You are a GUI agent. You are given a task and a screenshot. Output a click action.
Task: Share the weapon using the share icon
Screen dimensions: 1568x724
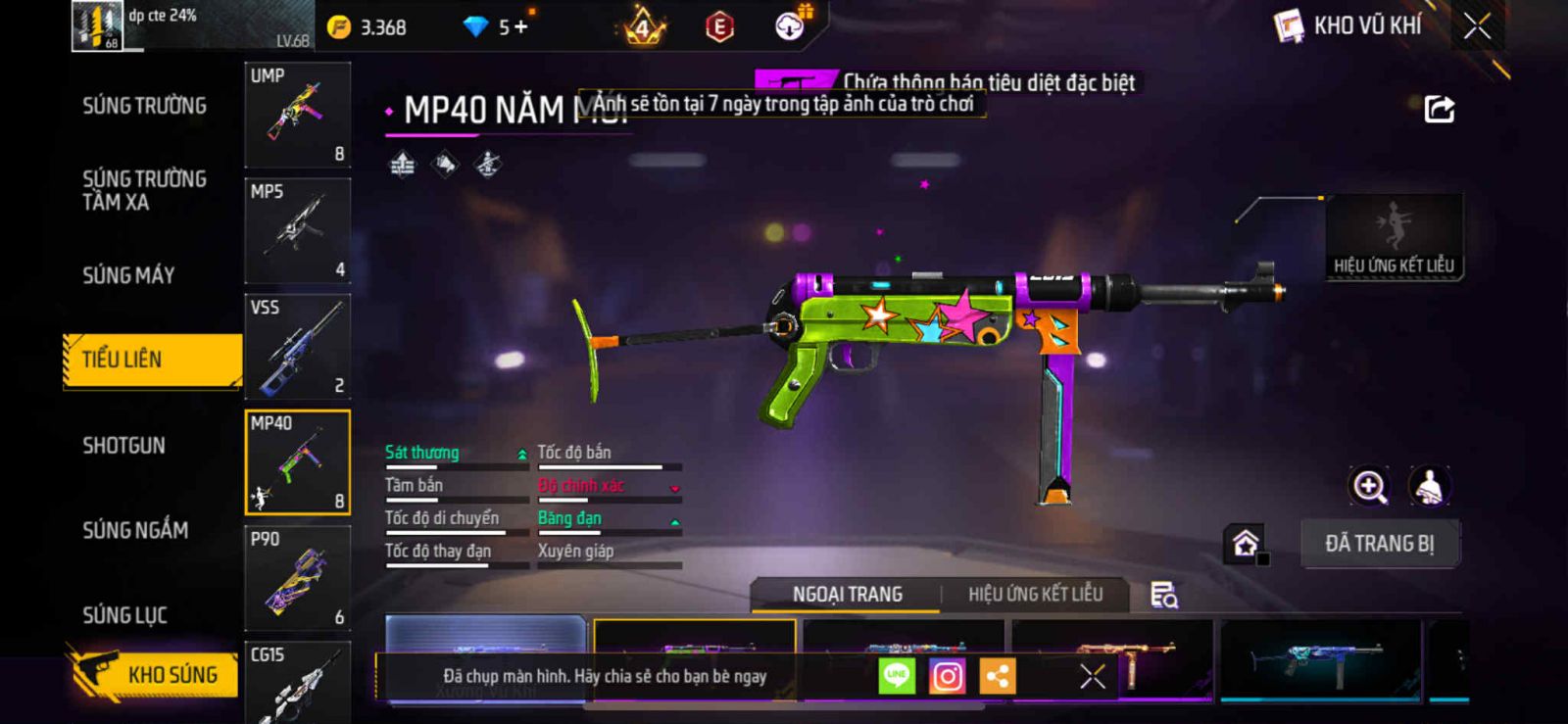1439,109
